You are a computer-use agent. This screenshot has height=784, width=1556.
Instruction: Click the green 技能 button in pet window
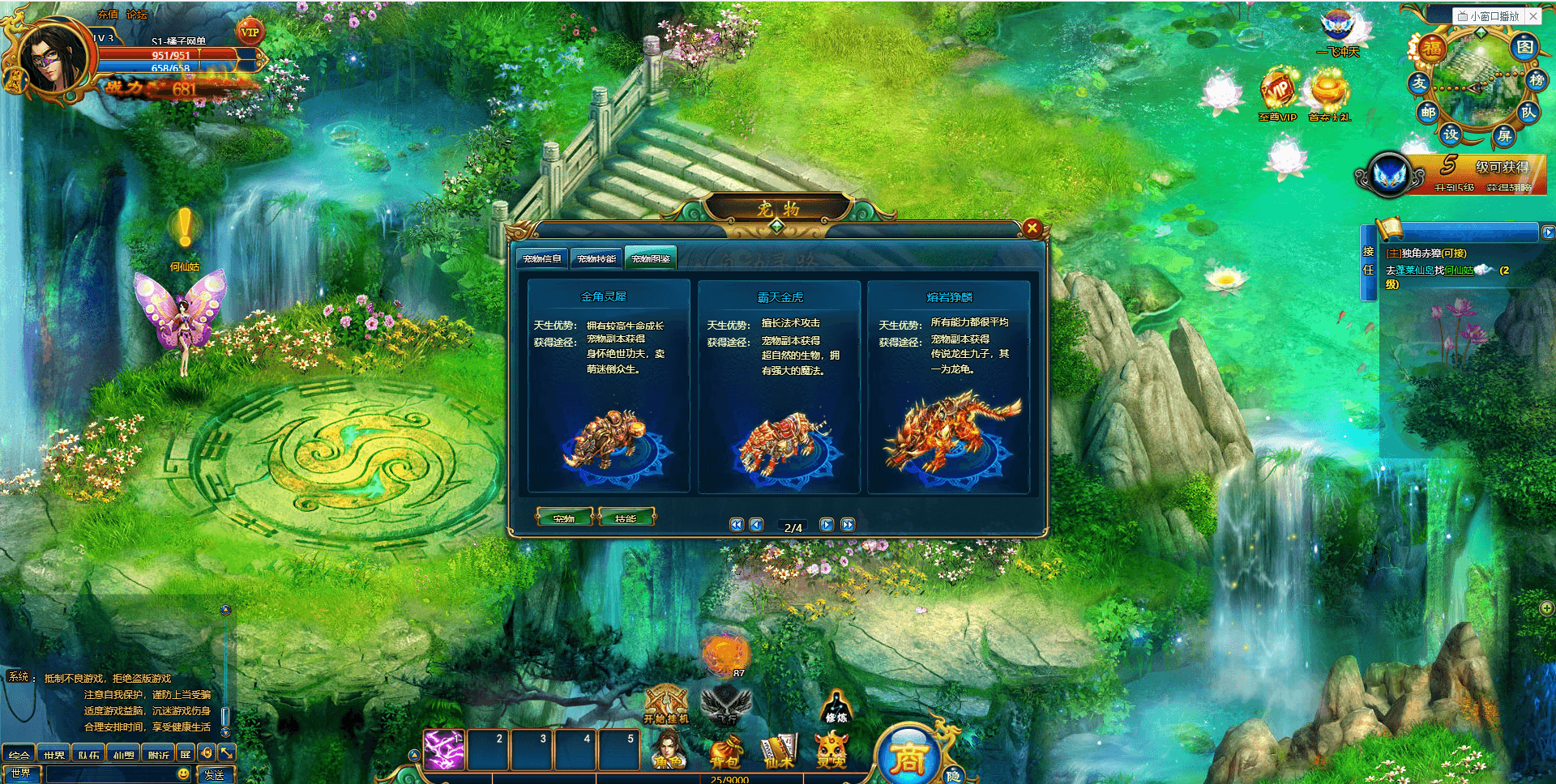point(626,518)
